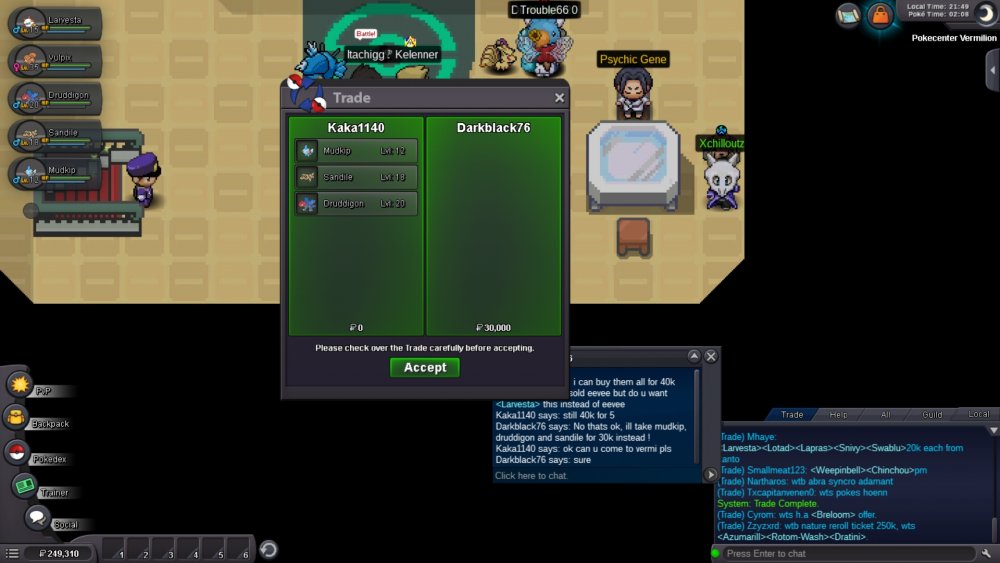The image size is (1000, 563).
Task: Accept the trade with Darkblack76
Action: click(425, 368)
